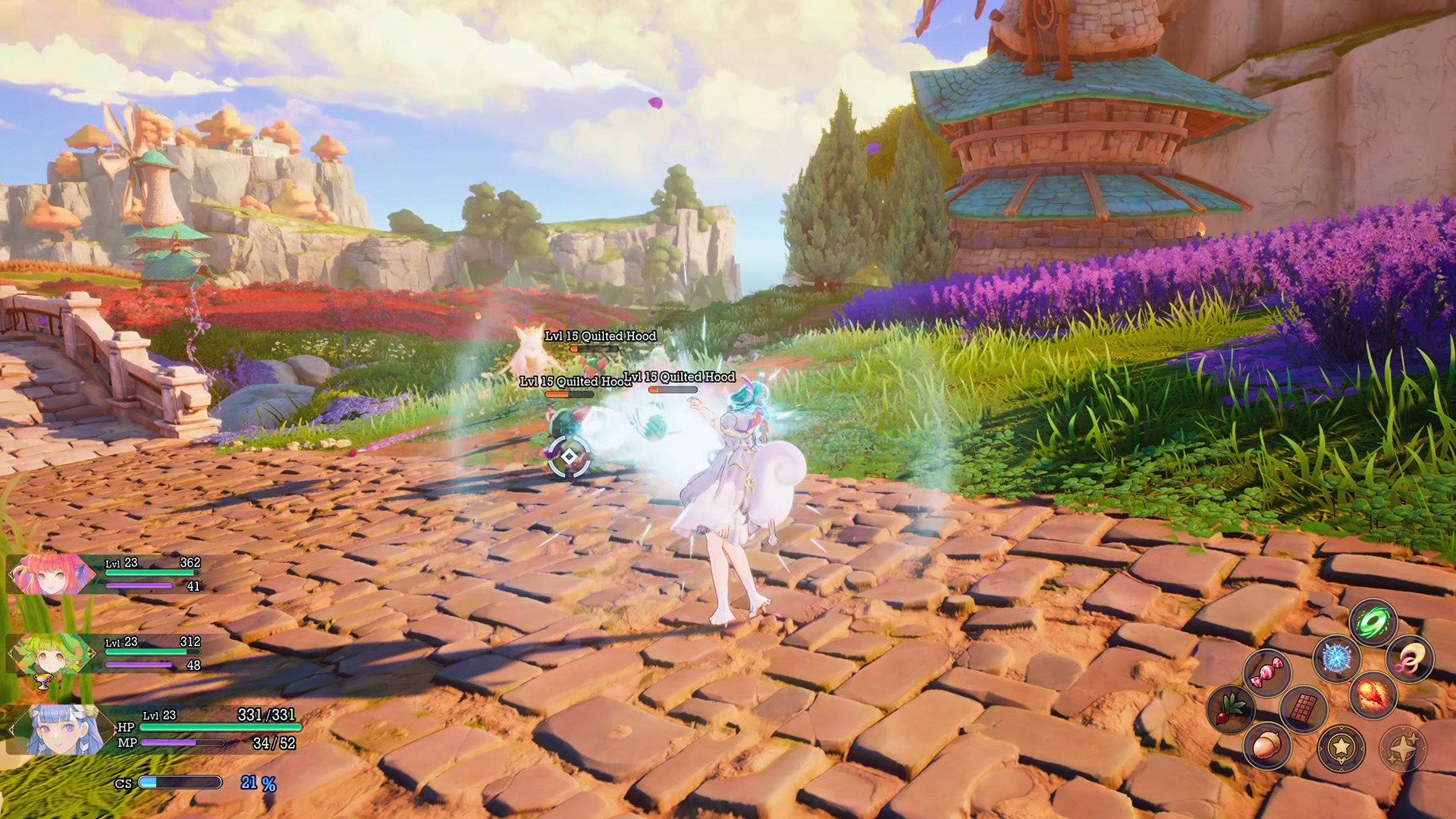Image resolution: width=1456 pixels, height=819 pixels.
Task: Click the golden goblet buff icon
Action: [42, 680]
